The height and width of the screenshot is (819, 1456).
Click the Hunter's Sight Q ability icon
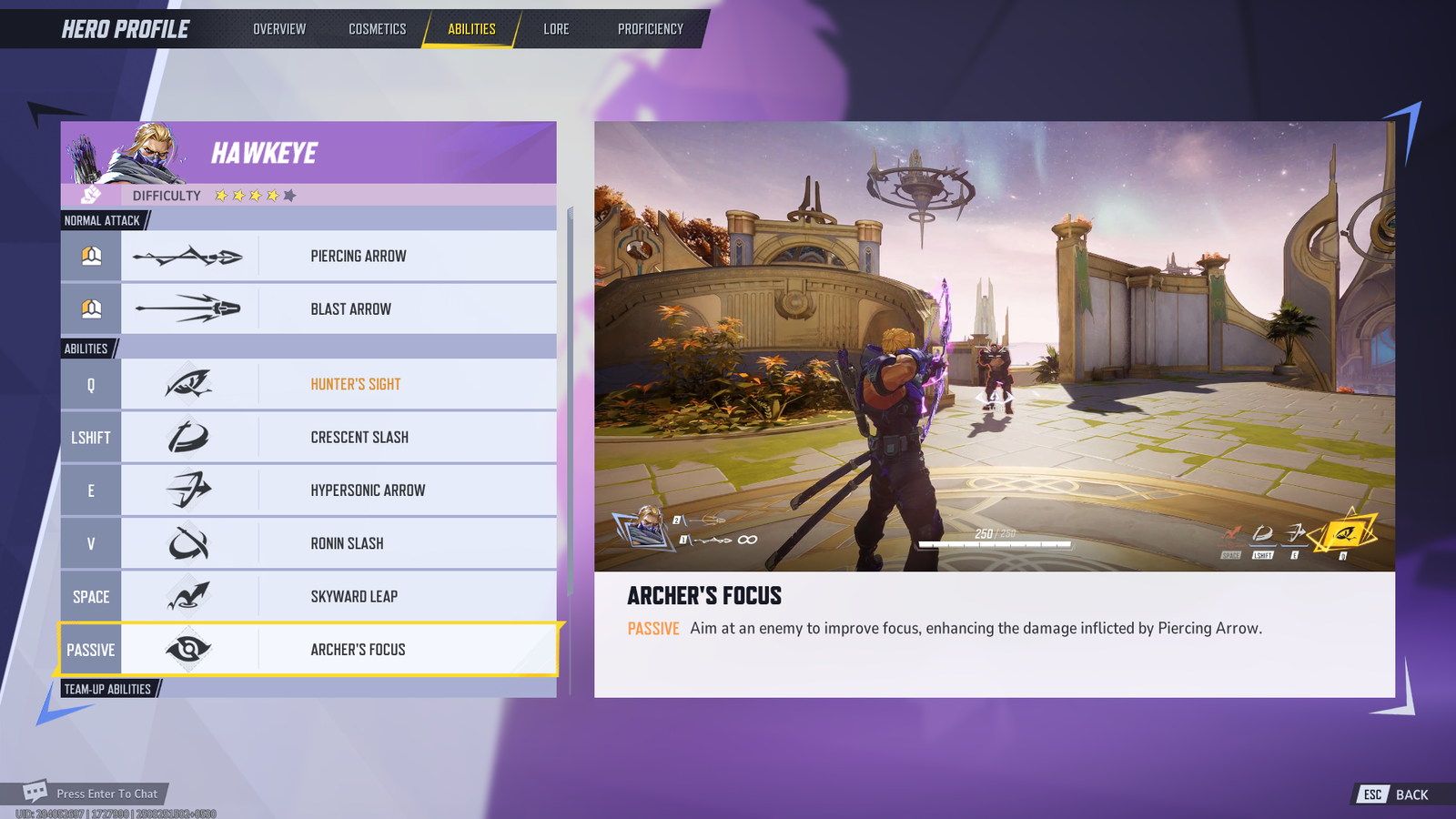188,383
